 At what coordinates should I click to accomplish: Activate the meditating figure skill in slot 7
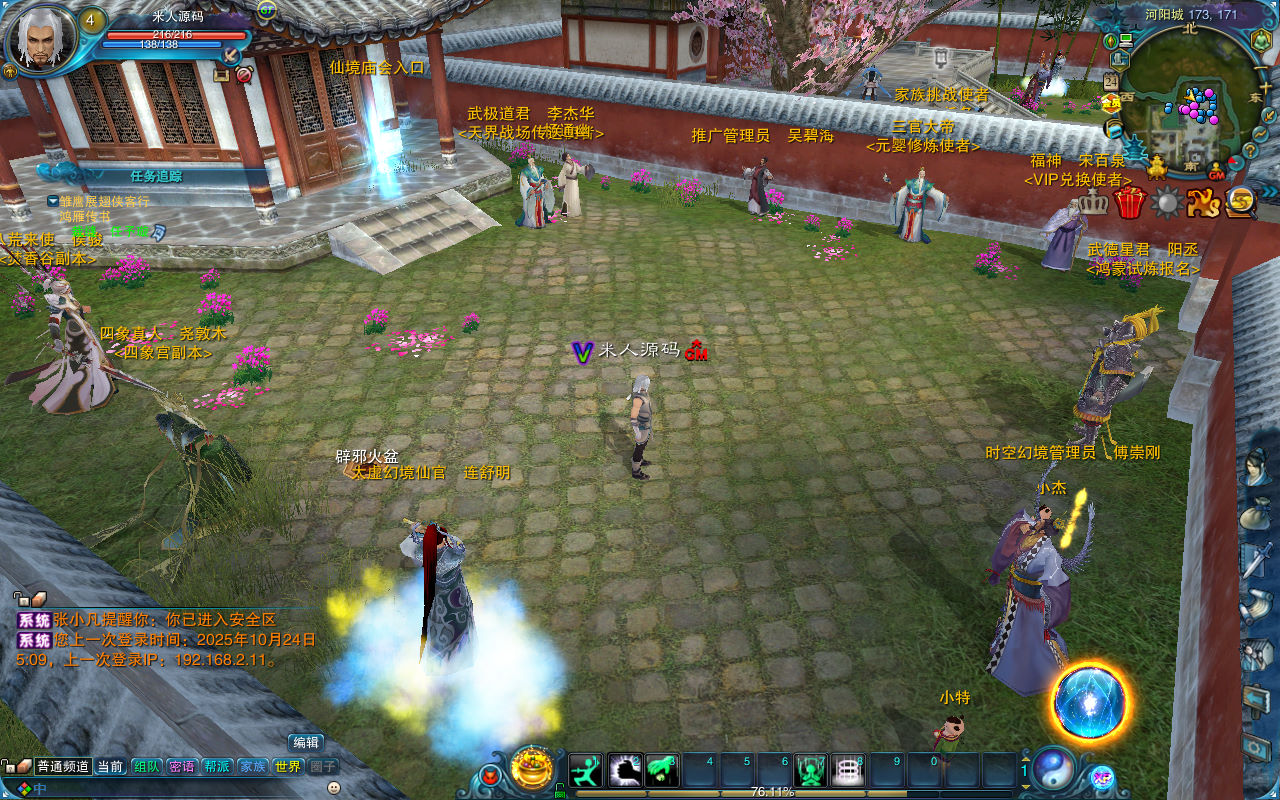coord(811,770)
